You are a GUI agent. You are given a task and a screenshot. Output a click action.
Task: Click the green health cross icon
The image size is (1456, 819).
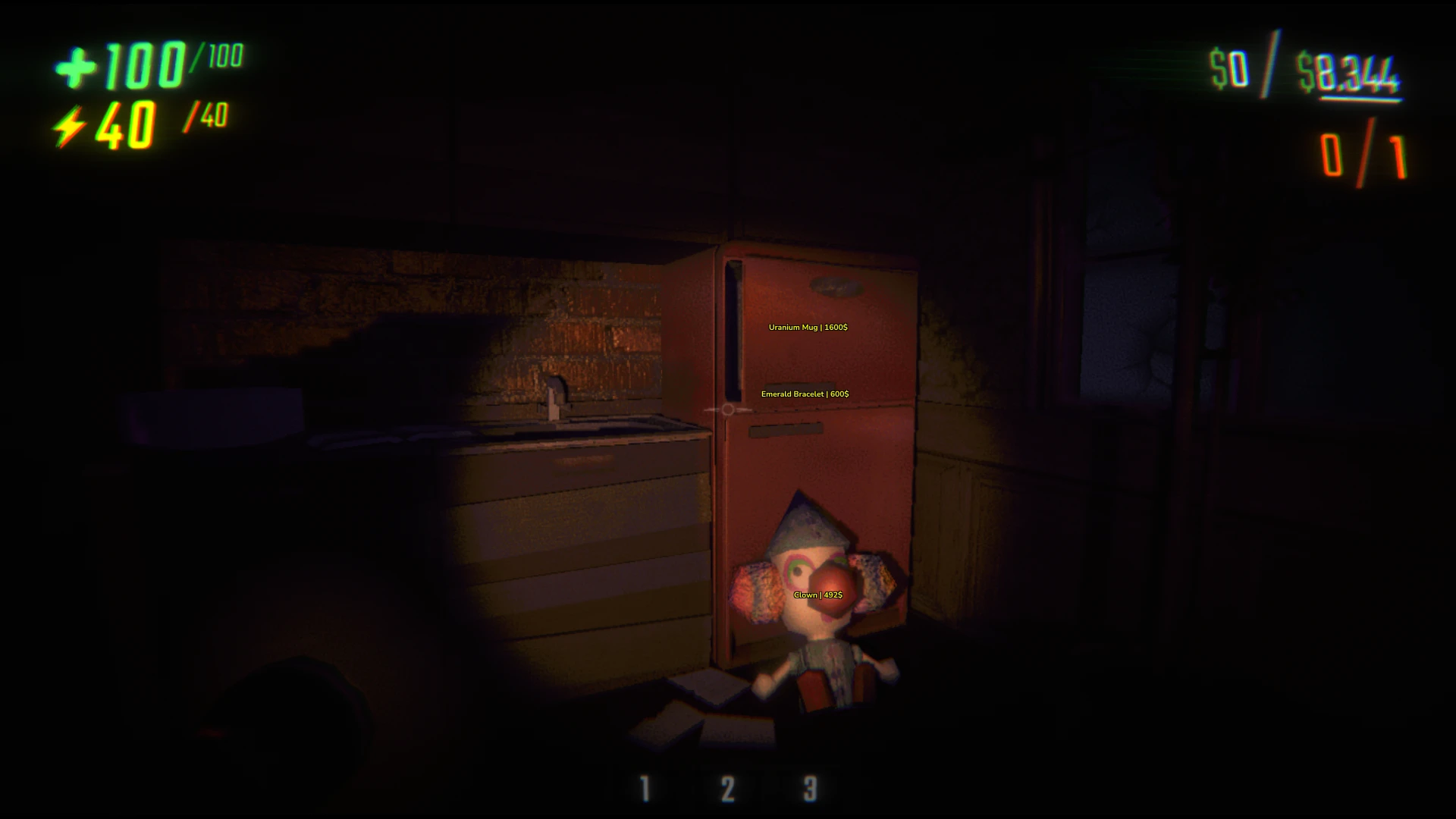tap(73, 68)
